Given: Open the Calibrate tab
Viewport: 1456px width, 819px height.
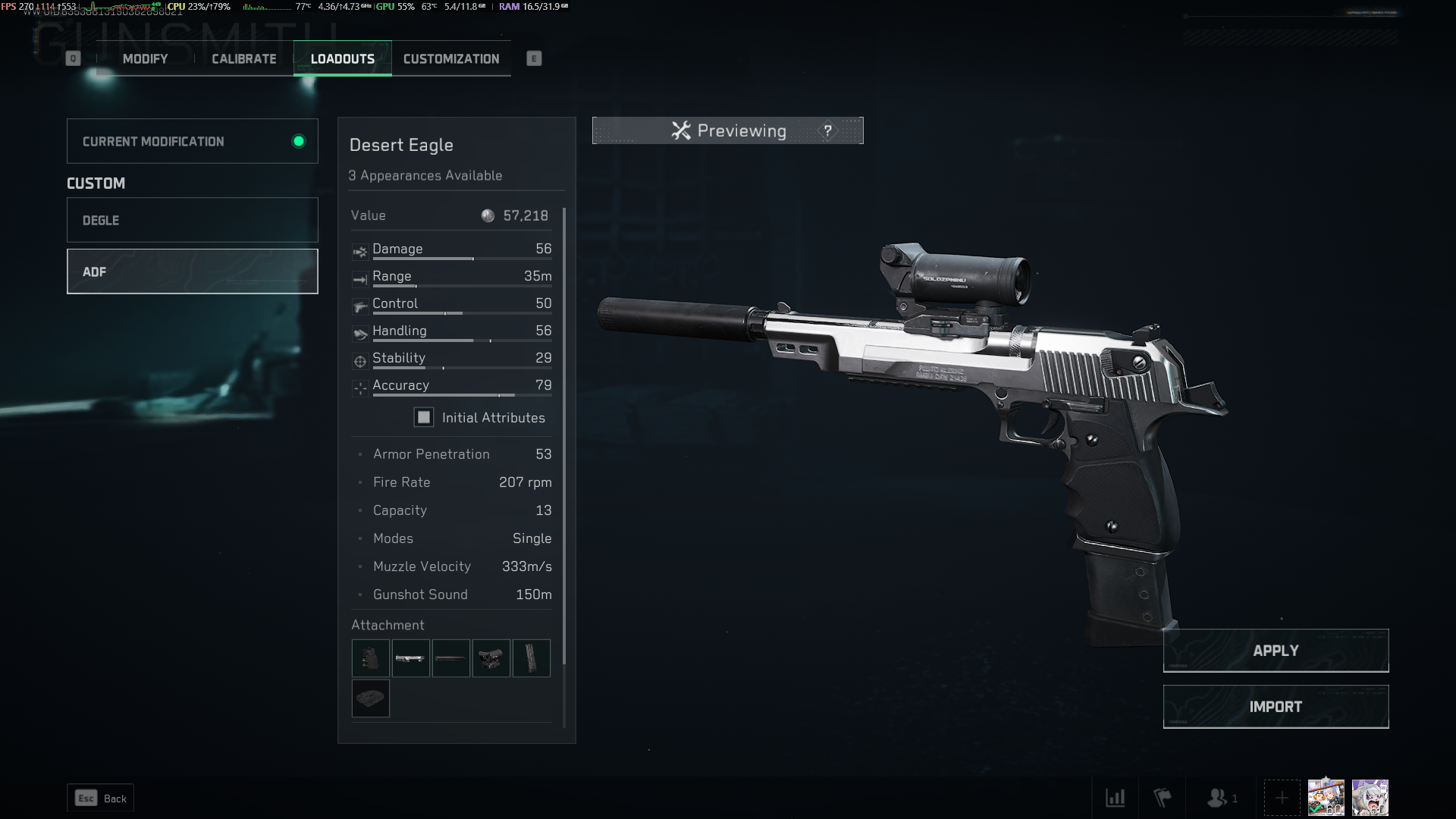Looking at the screenshot, I should [243, 59].
